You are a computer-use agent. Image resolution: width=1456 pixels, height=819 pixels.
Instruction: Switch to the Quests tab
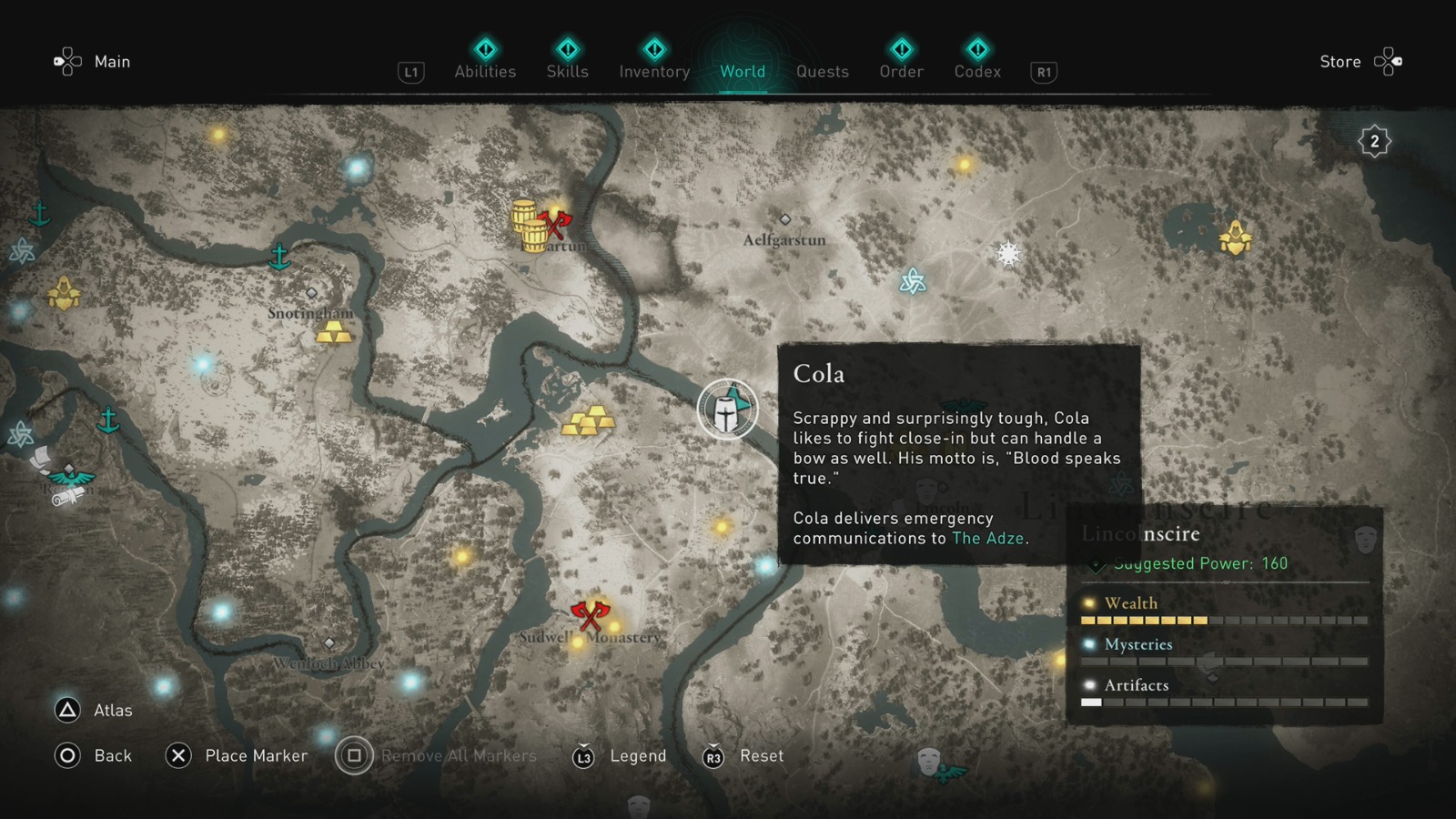pos(822,71)
